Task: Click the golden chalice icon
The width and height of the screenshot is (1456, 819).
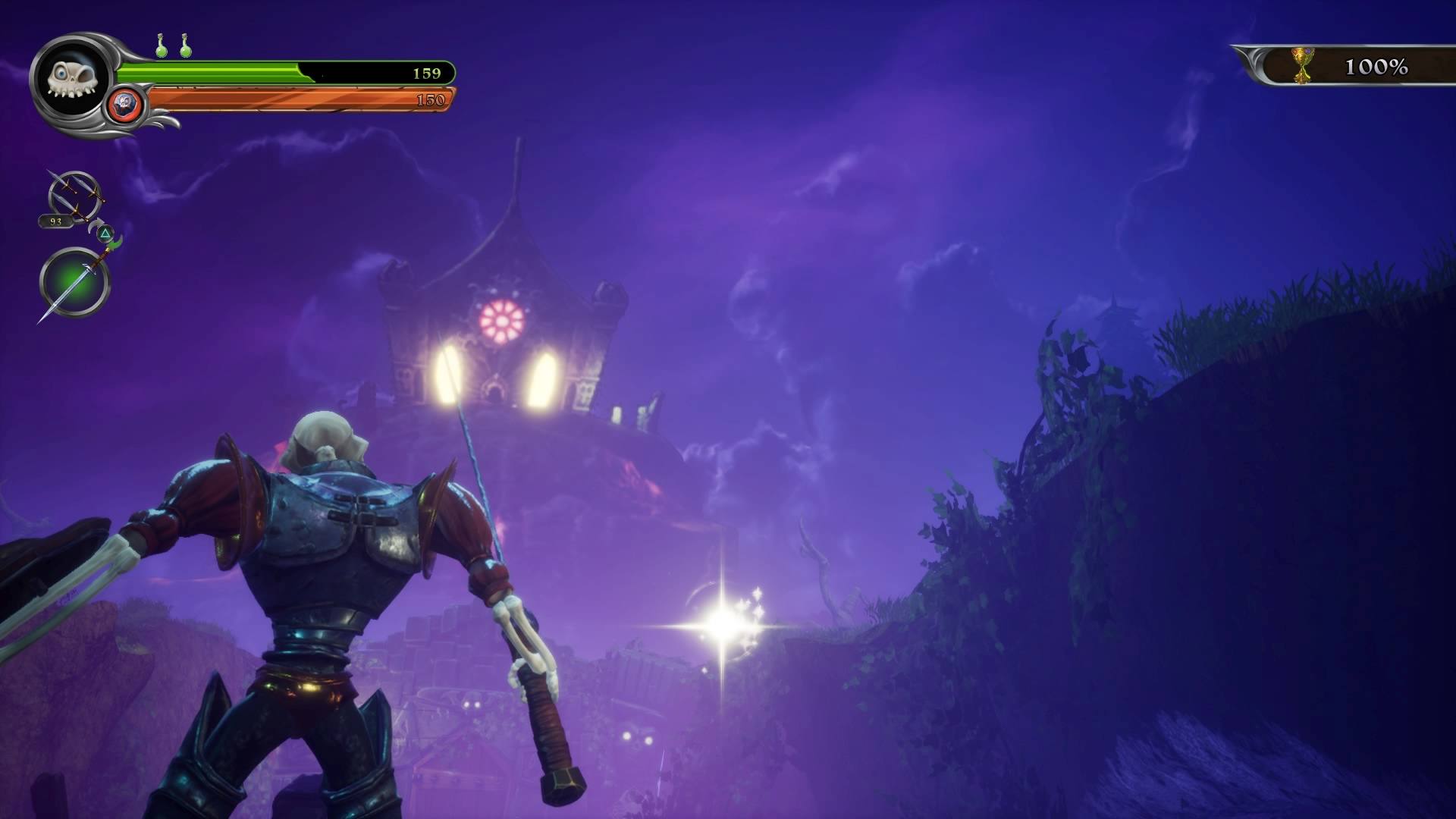Action: (1303, 66)
